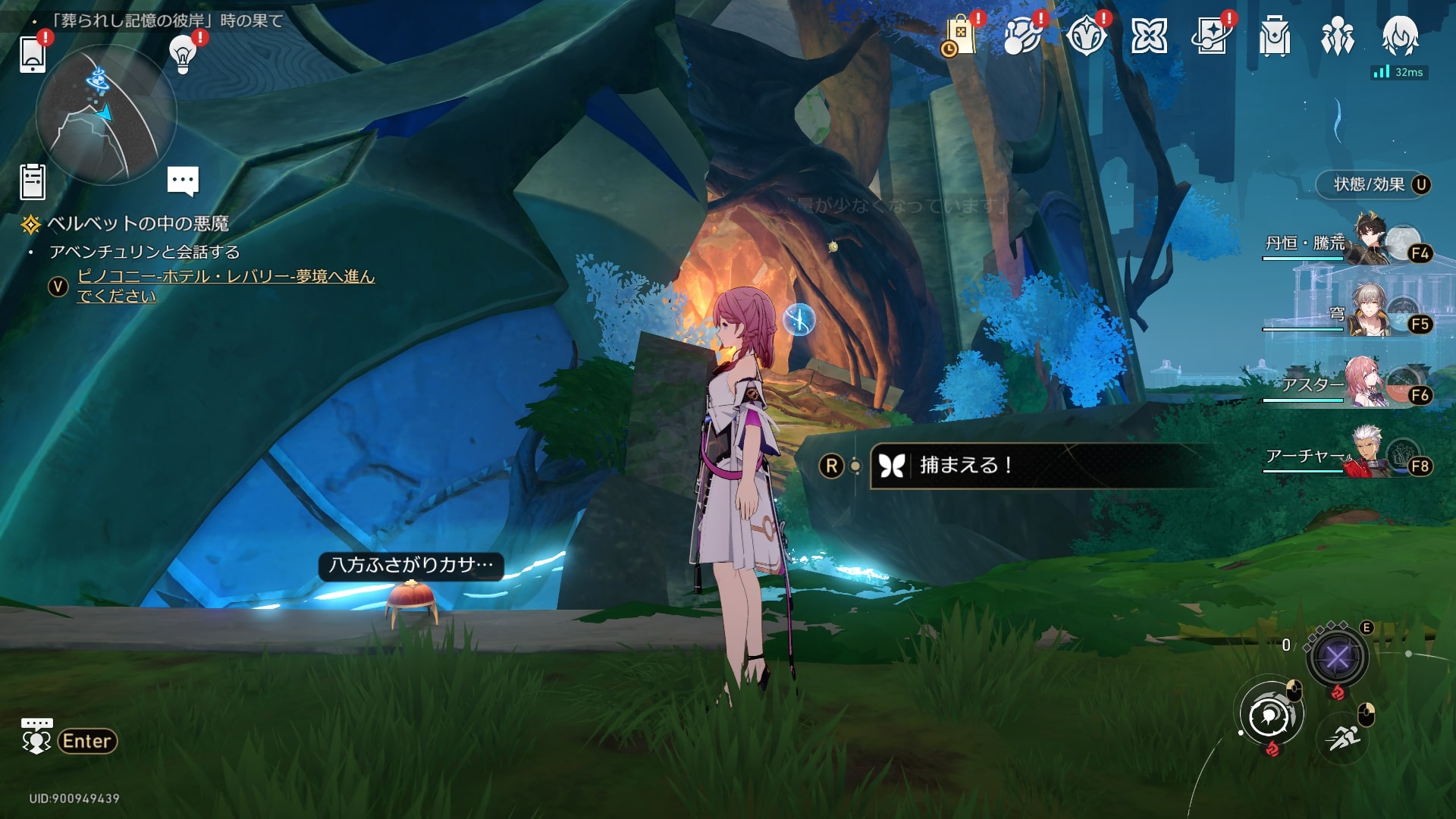Choose the 捕まえる！ interaction prompt
The image size is (1456, 819).
(x=1039, y=466)
